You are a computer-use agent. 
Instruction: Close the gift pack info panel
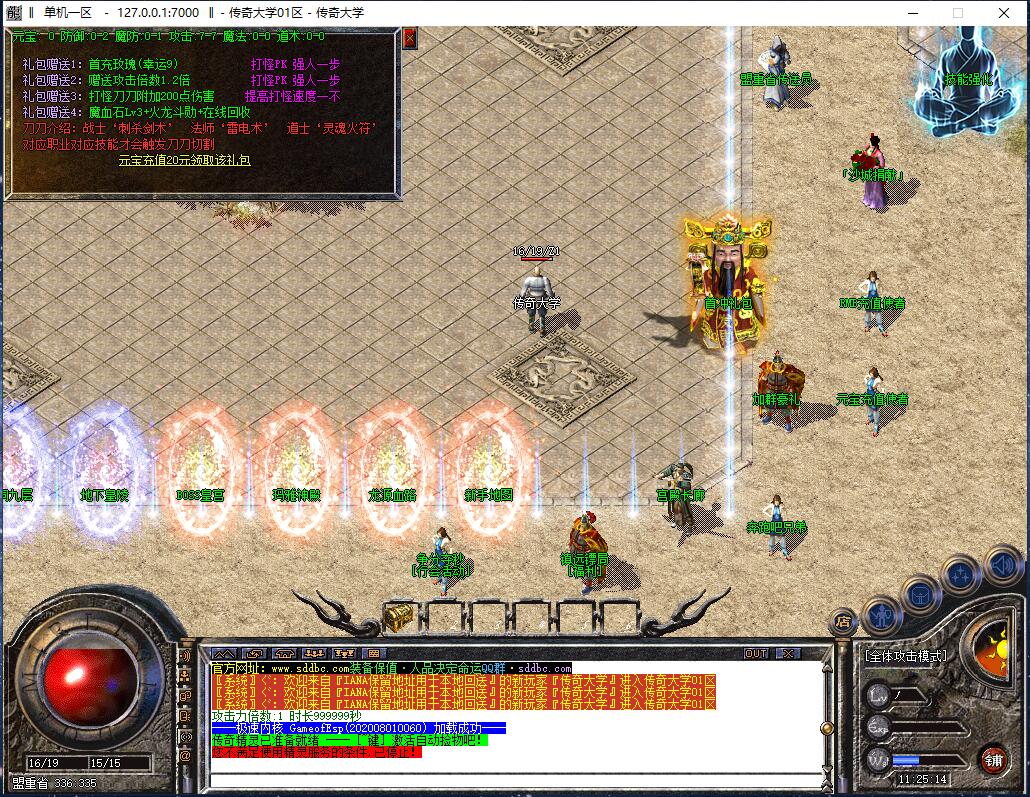coord(409,38)
